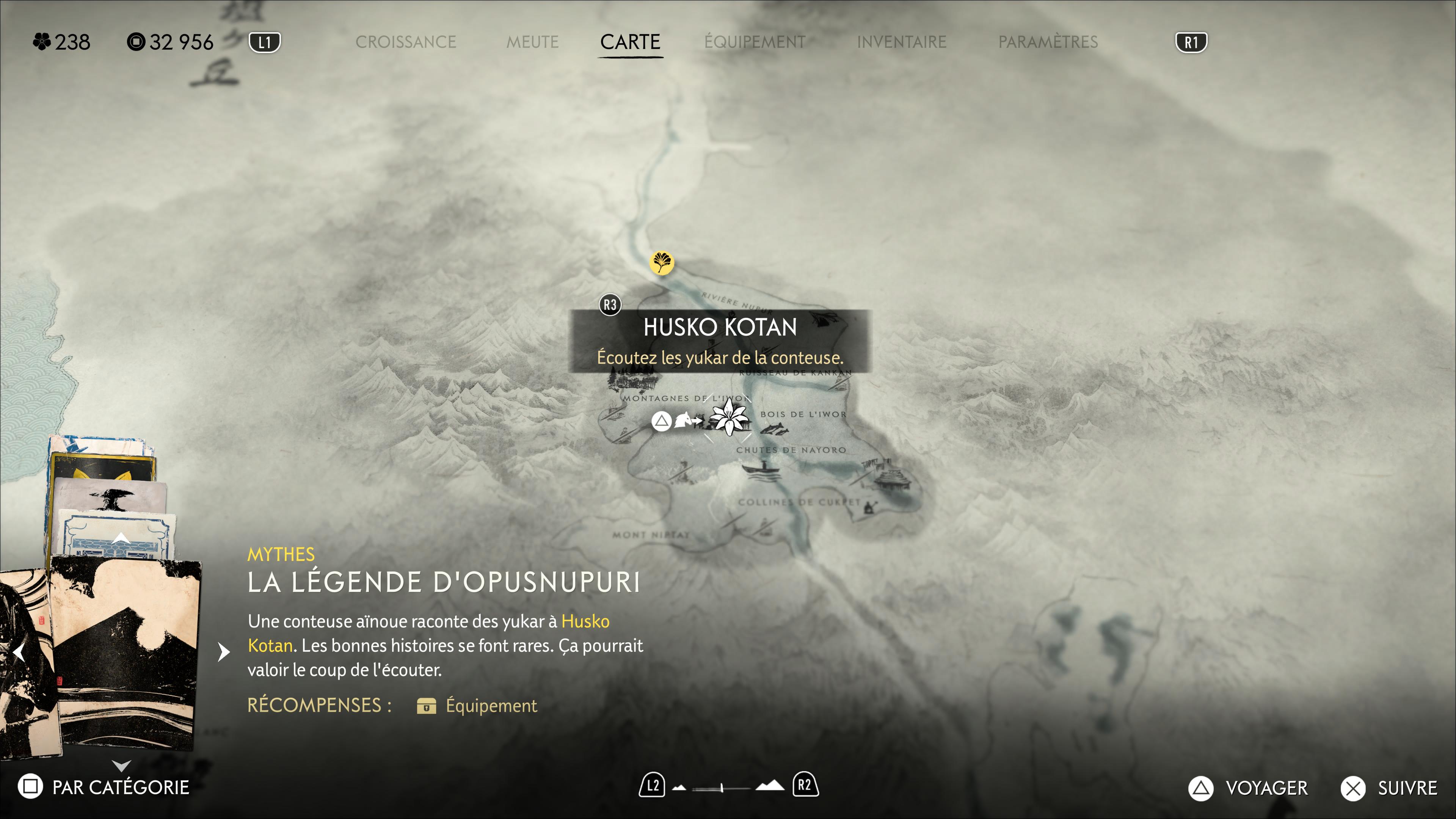
Task: Select the Husko Kotan location label
Action: click(720, 327)
